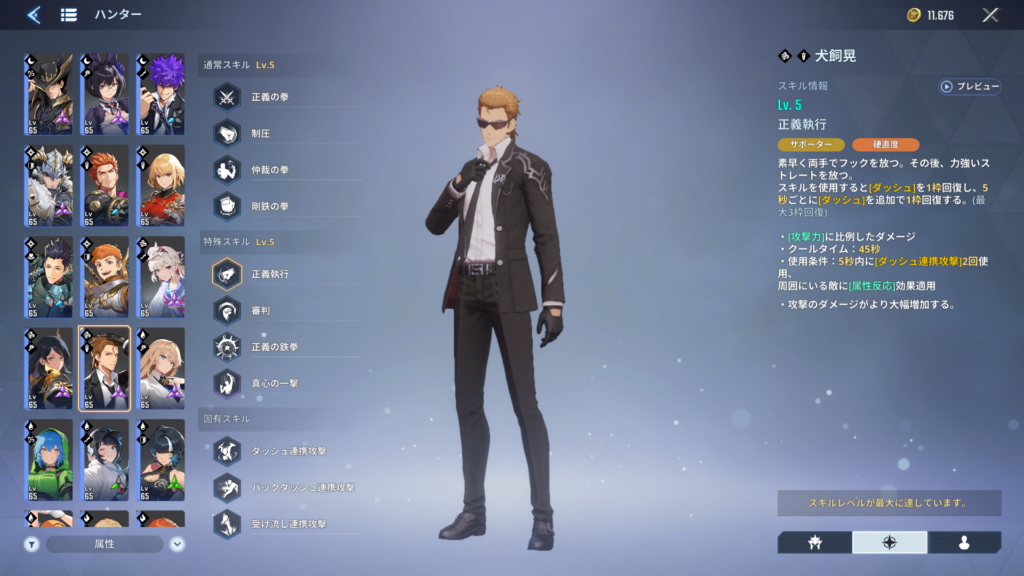Show the 正義の鉄拳 skill details
The width and height of the screenshot is (1024, 576).
[228, 345]
